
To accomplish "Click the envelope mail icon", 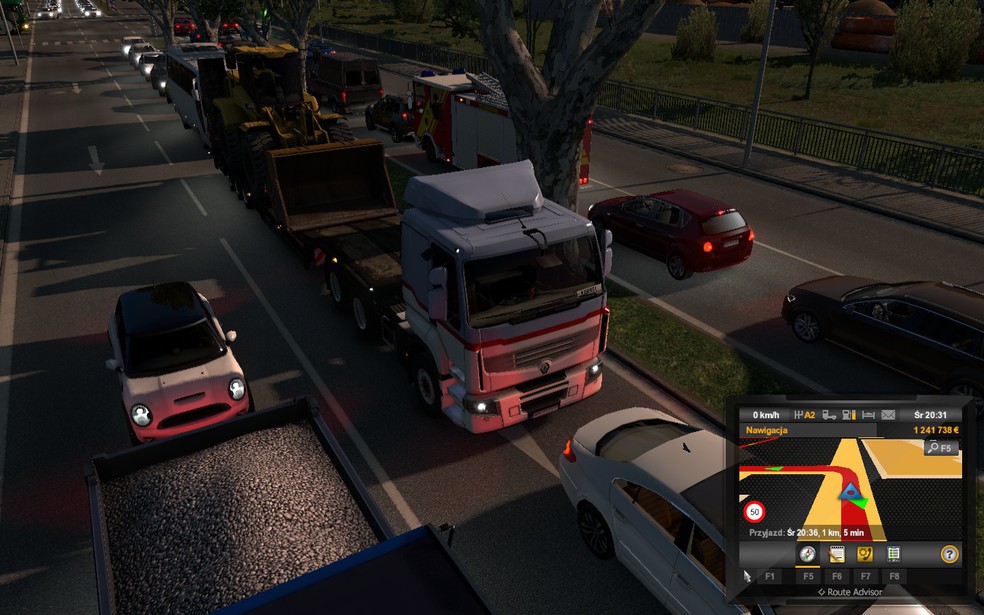I will click(890, 415).
